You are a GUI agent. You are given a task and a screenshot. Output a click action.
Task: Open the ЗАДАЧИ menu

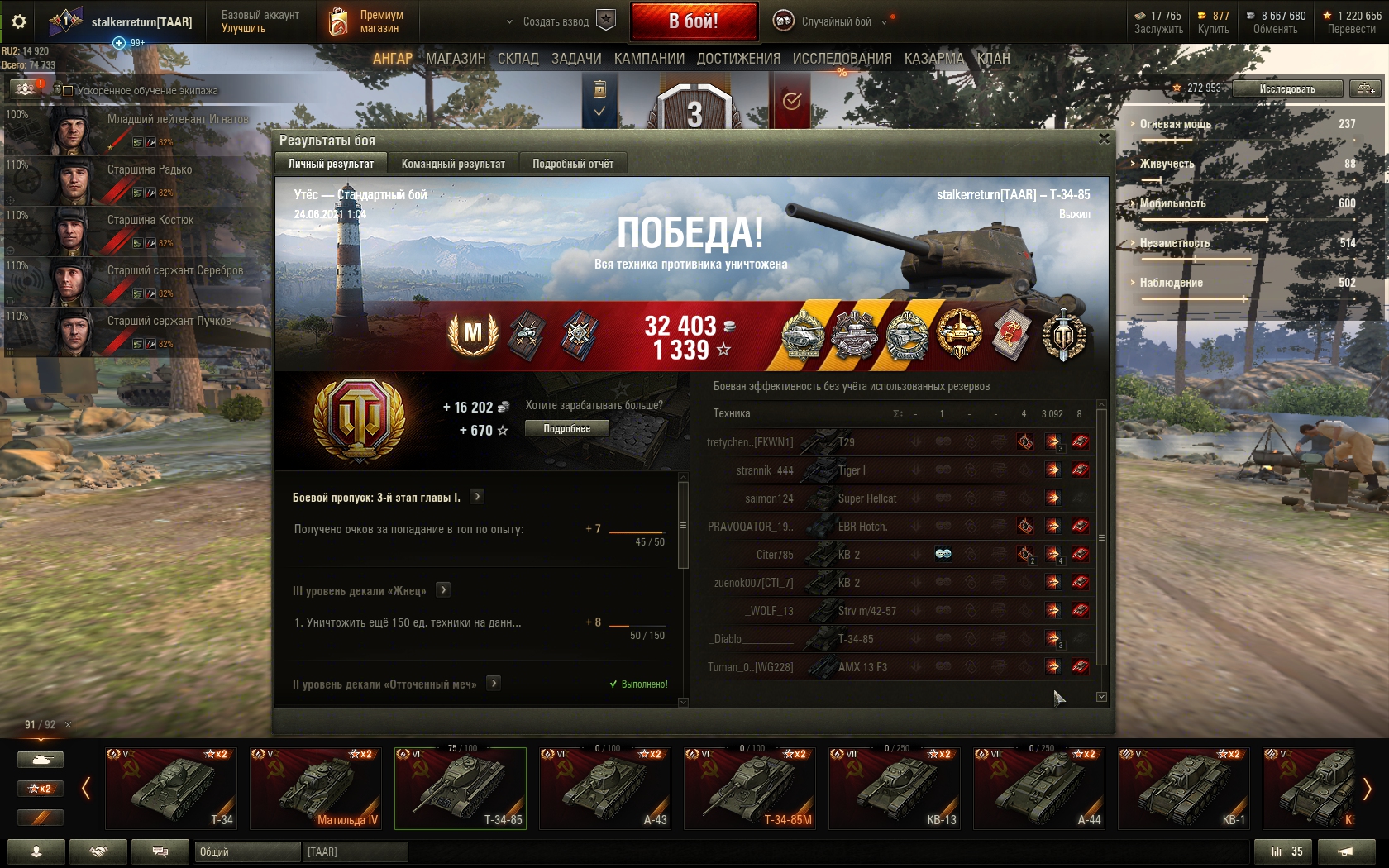click(x=576, y=59)
